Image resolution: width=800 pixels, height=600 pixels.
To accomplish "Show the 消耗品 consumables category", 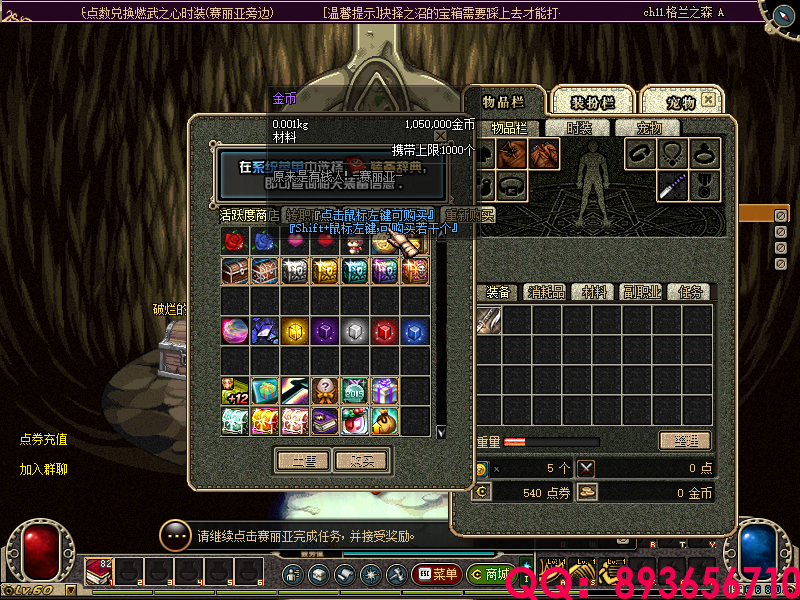I will pos(547,292).
